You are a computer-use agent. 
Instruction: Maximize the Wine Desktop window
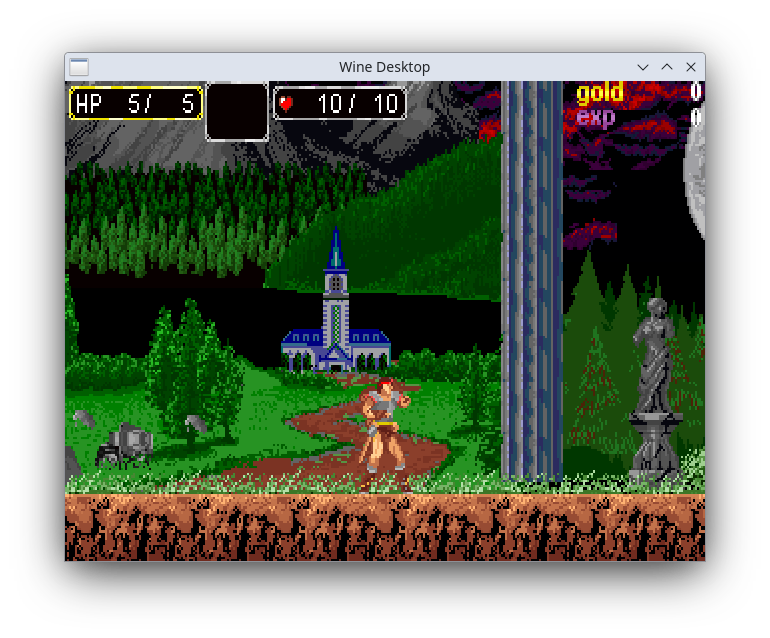[667, 67]
